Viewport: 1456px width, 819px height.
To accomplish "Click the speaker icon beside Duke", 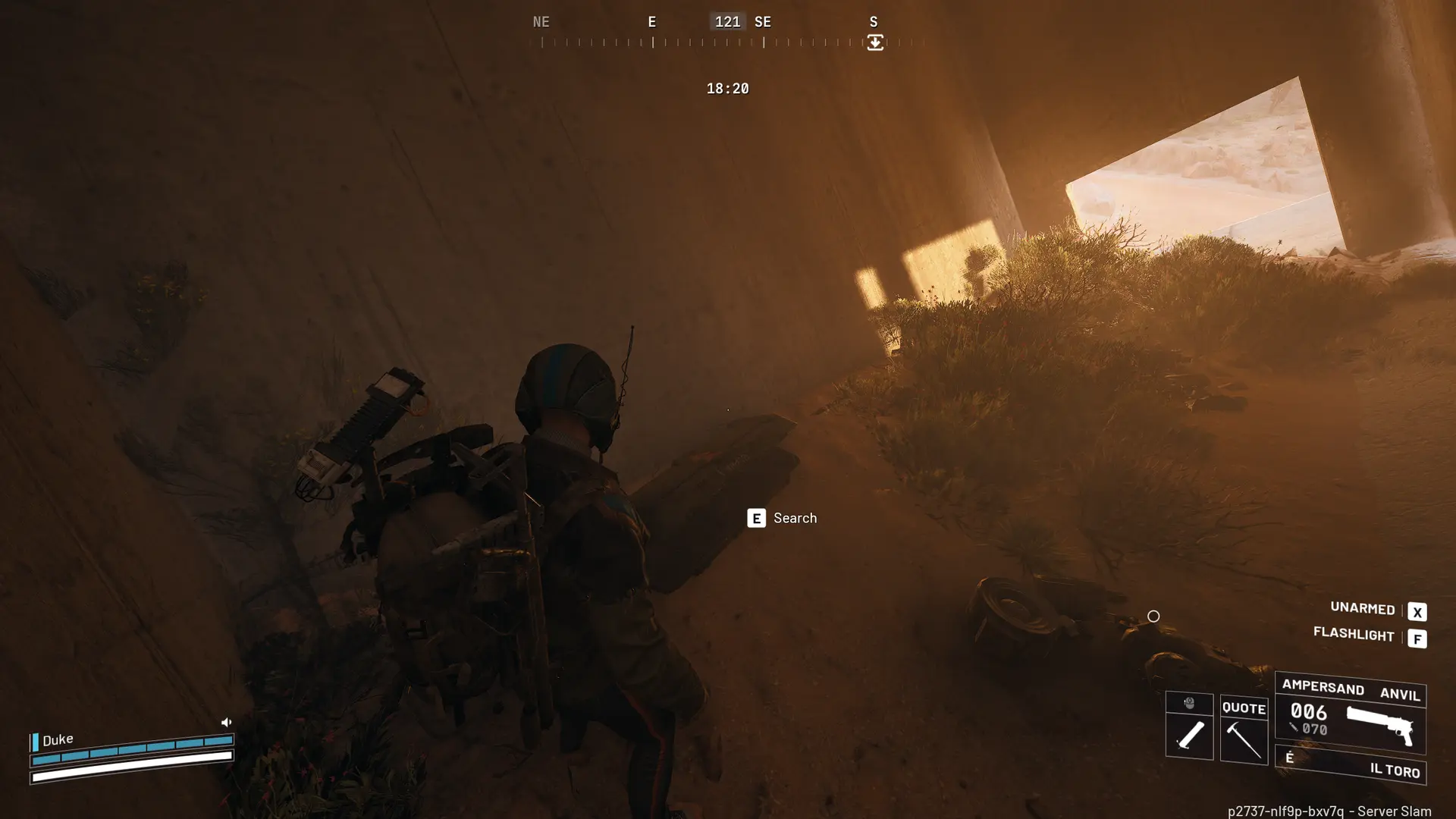I will (226, 722).
